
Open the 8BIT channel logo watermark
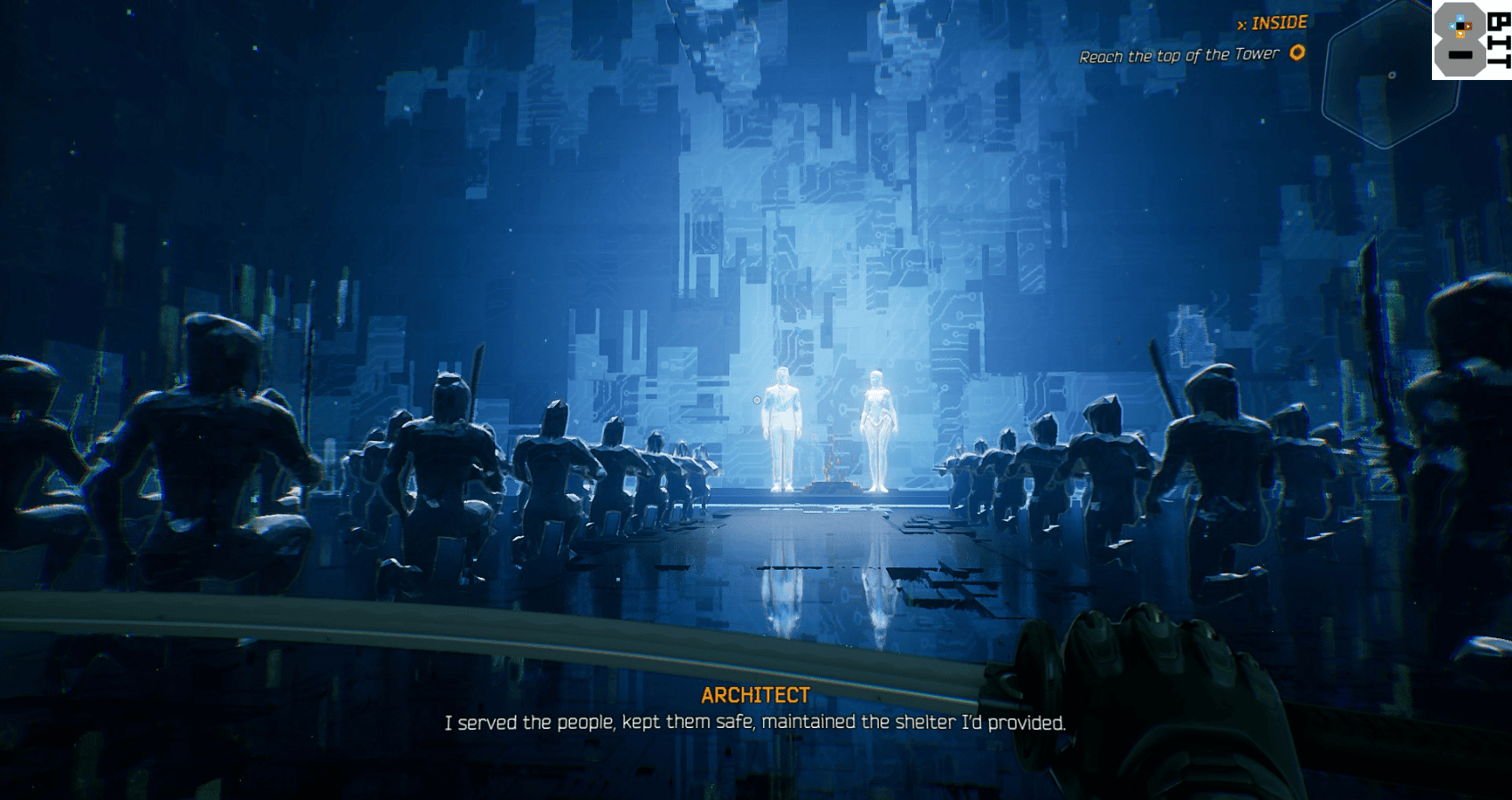click(x=1471, y=40)
